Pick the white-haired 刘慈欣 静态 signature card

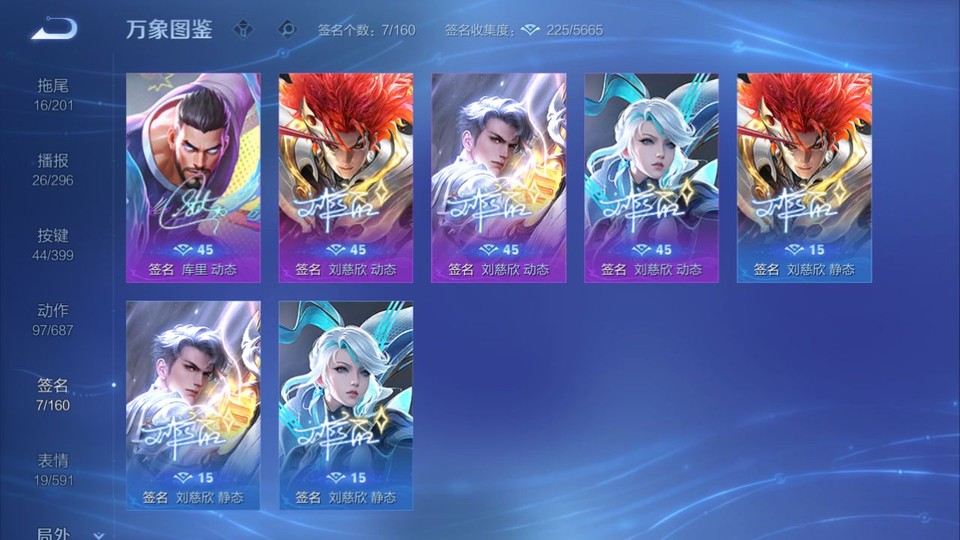pos(346,405)
